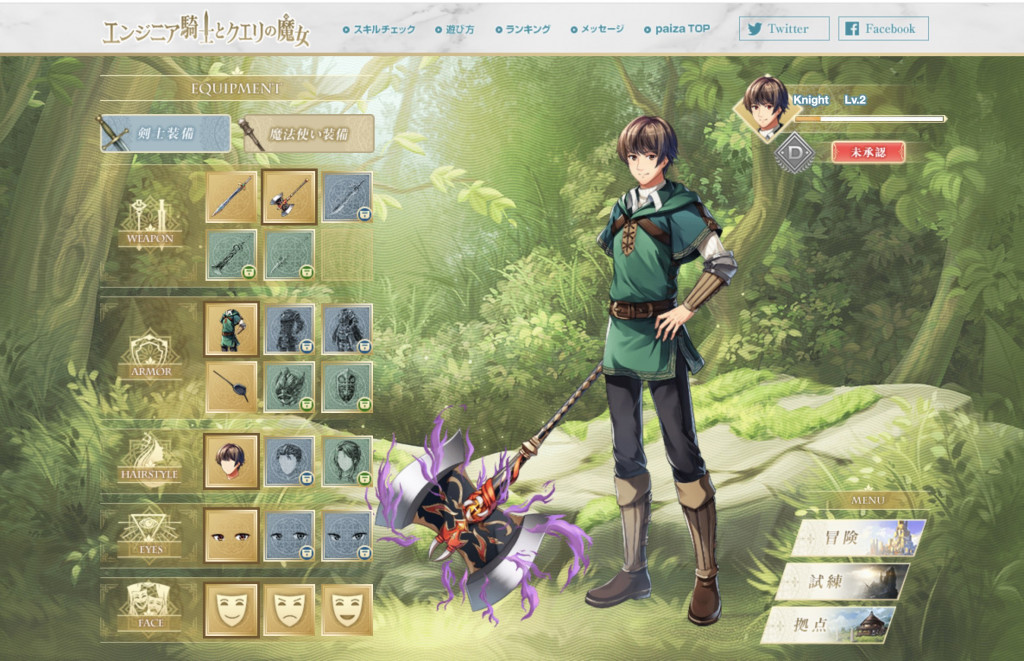The image size is (1024, 661).
Task: Open the 試練 trial menu
Action: pos(846,581)
